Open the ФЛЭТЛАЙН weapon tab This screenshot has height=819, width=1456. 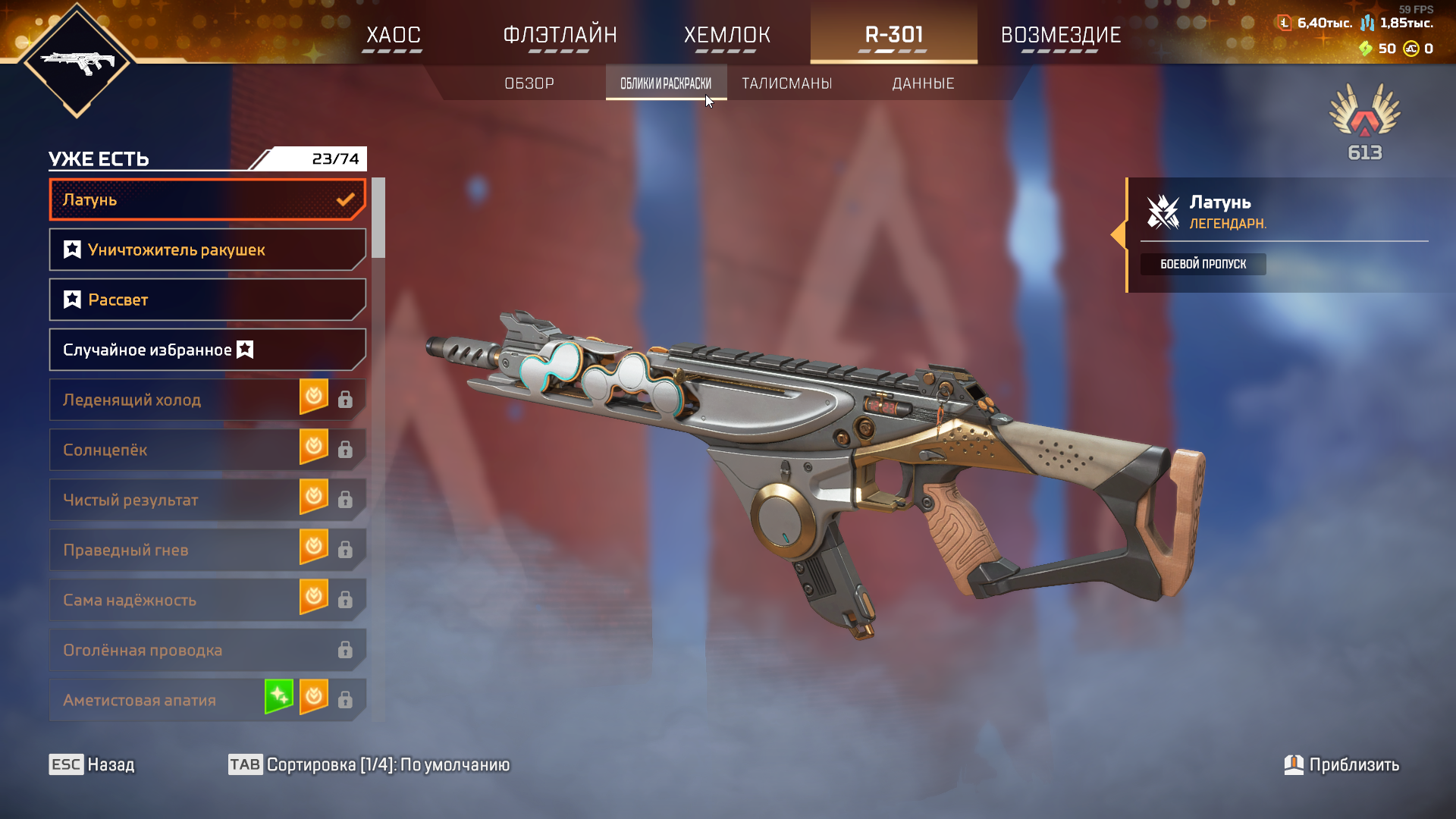[x=560, y=35]
